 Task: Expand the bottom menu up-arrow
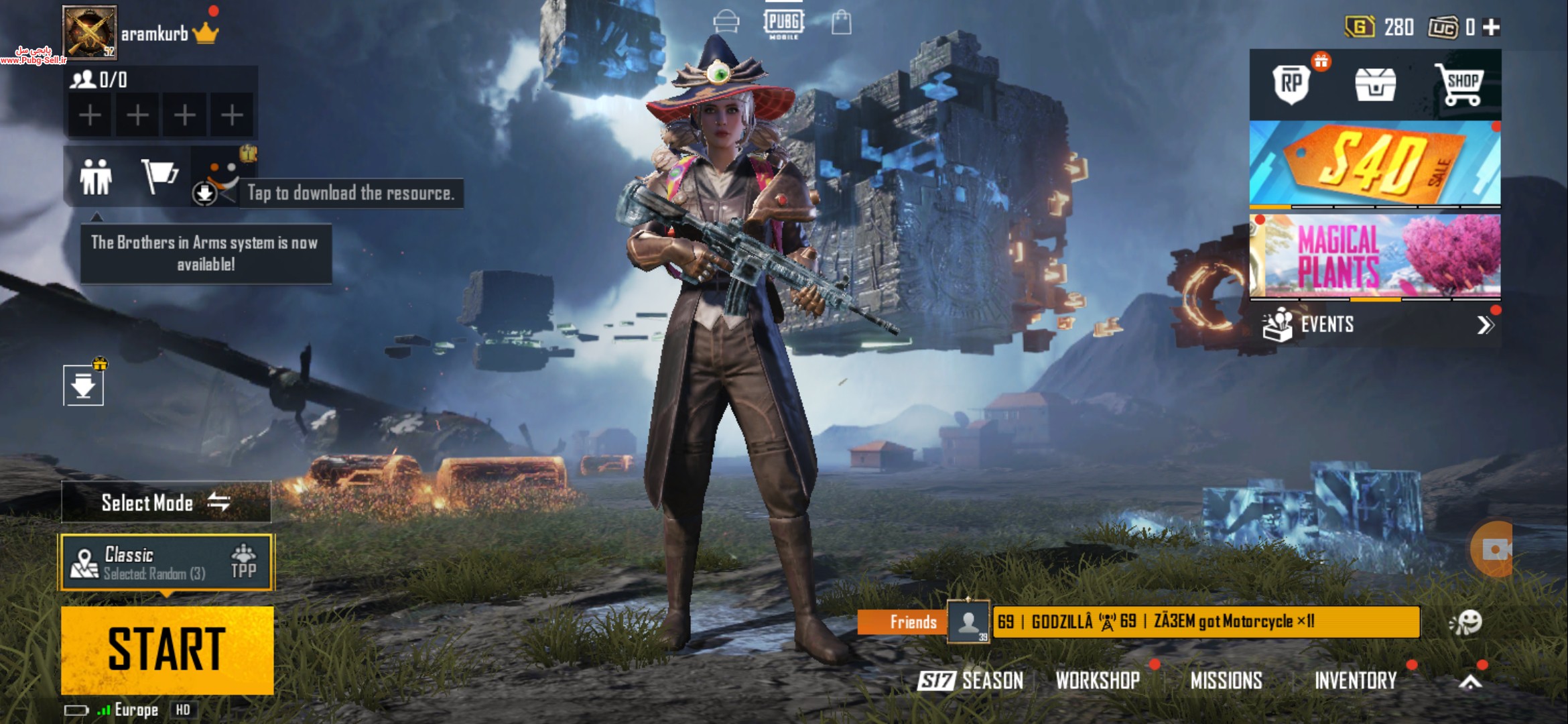[x=1470, y=682]
